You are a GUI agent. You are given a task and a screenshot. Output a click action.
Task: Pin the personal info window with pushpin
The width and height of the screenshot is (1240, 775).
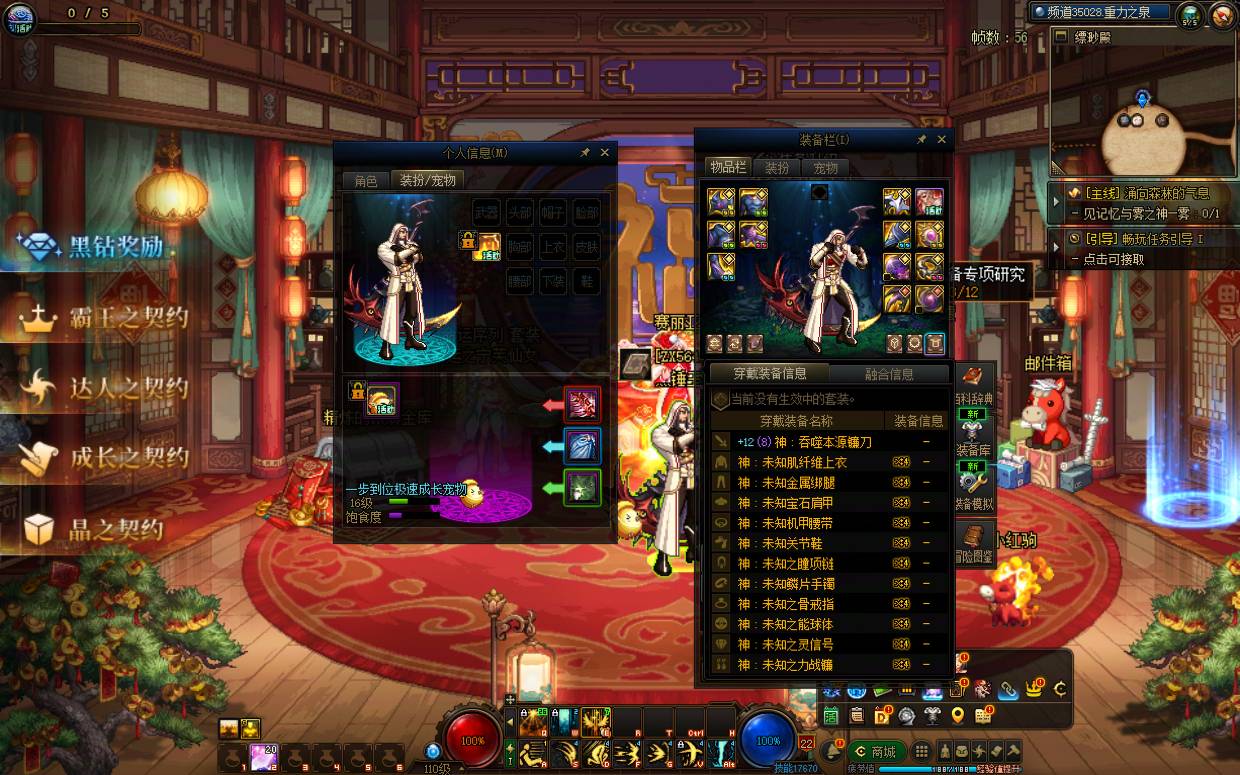point(585,153)
